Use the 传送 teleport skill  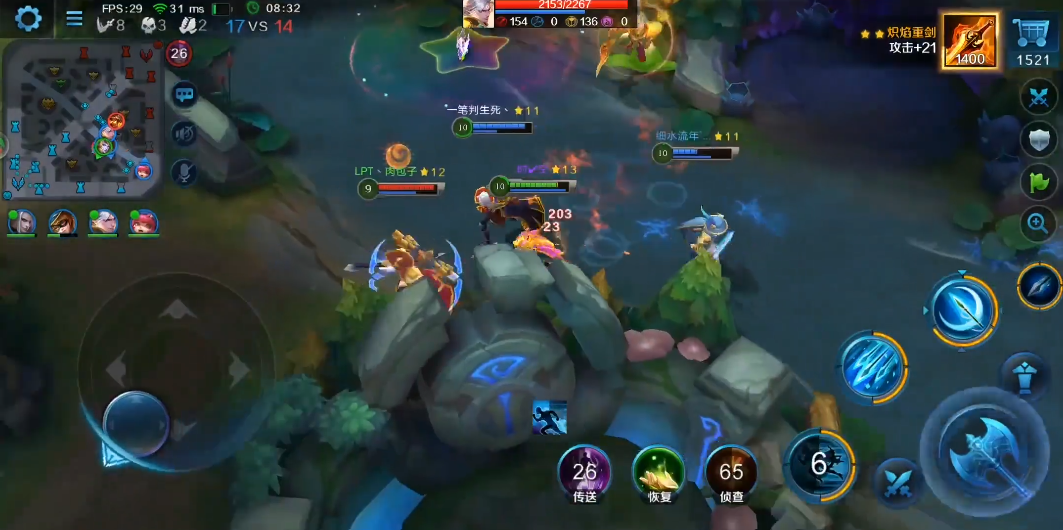585,470
